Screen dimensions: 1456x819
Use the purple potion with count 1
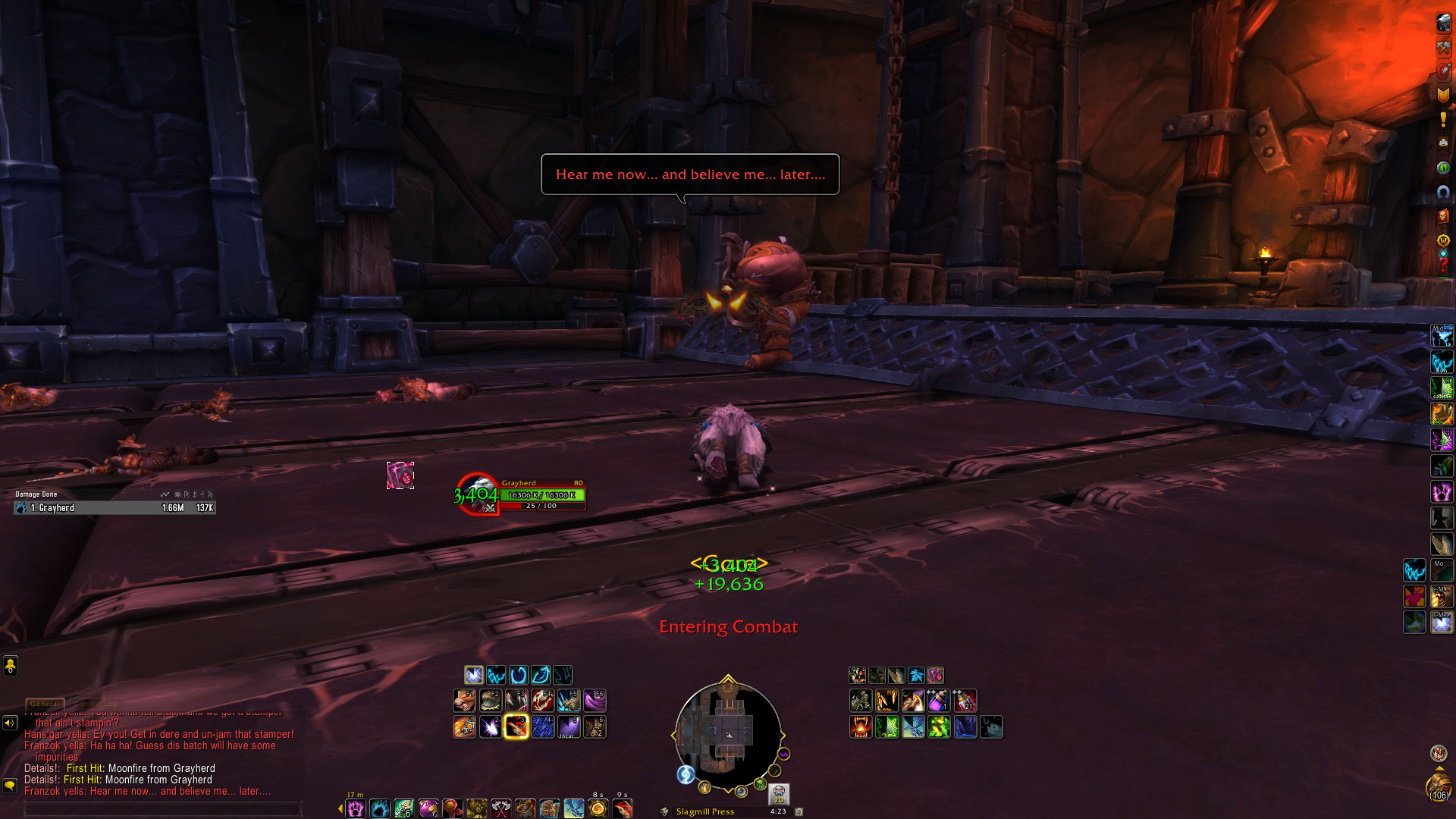pyautogui.click(x=939, y=700)
